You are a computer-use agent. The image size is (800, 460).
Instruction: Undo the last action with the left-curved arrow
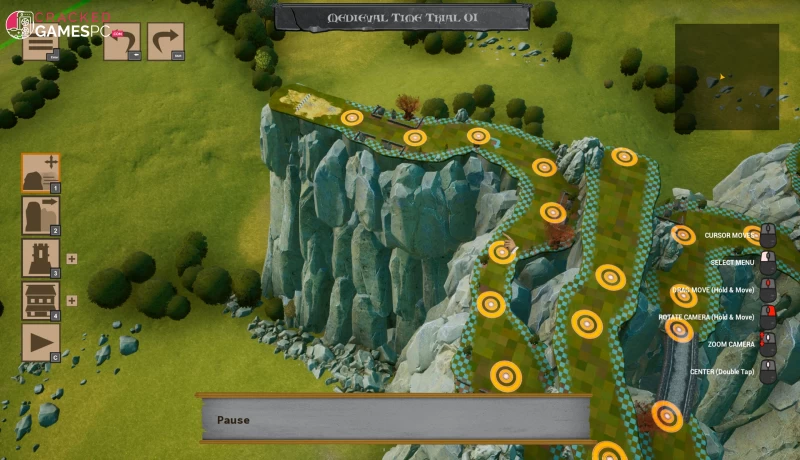tap(123, 43)
